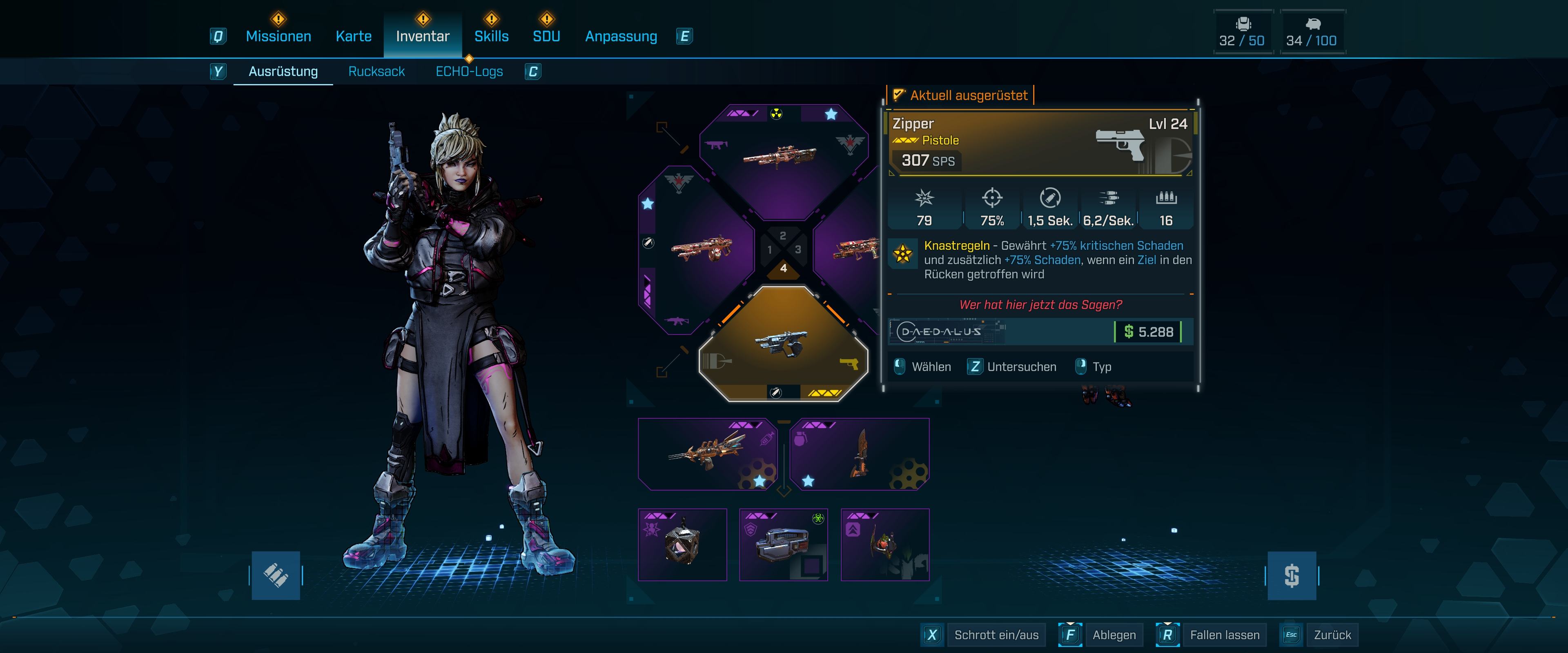Show the Ausrüstung sub-tab
This screenshot has width=1568, height=653.
[283, 72]
